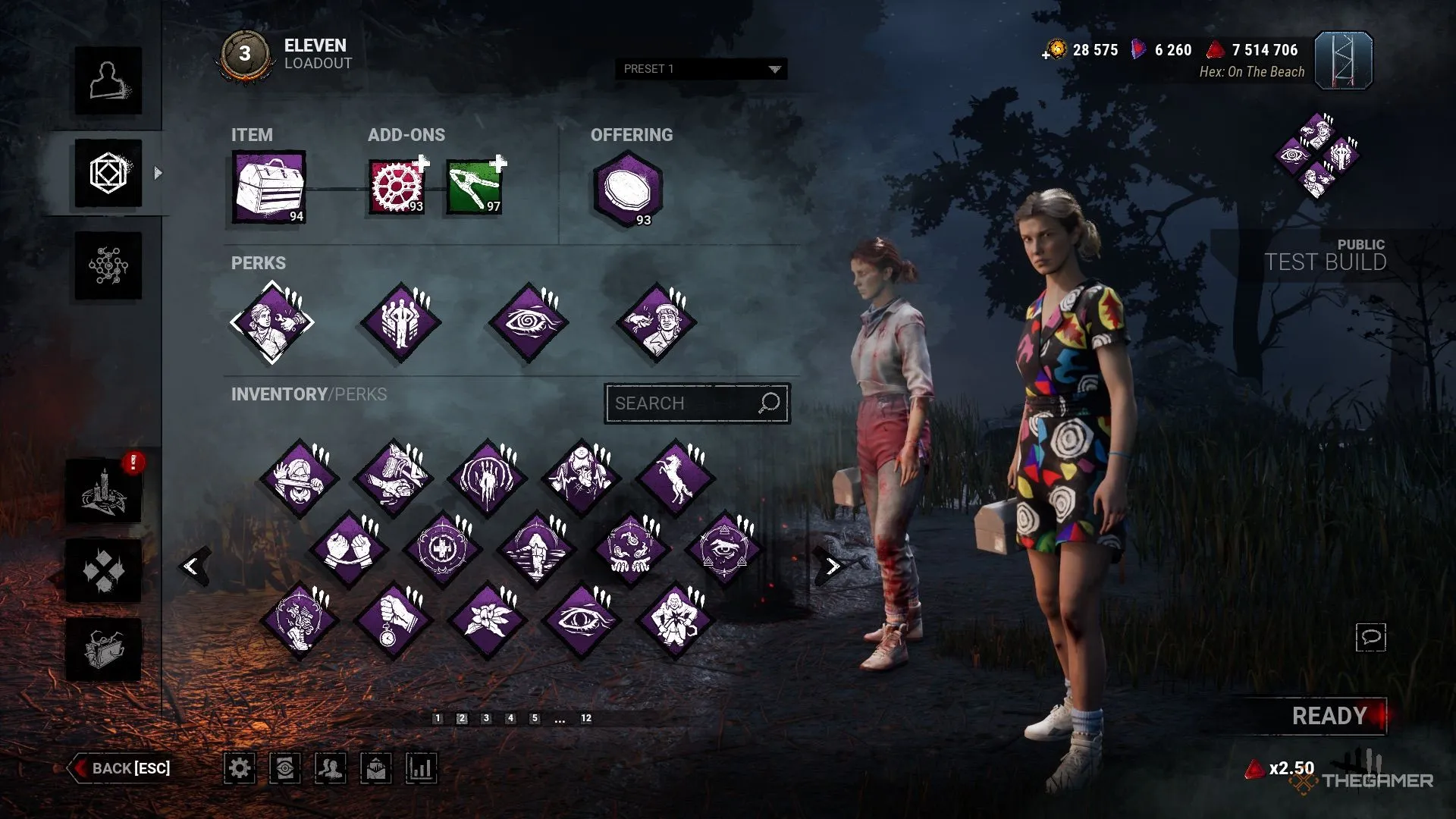Select the toolbox item slot
The image size is (1456, 819).
[269, 187]
